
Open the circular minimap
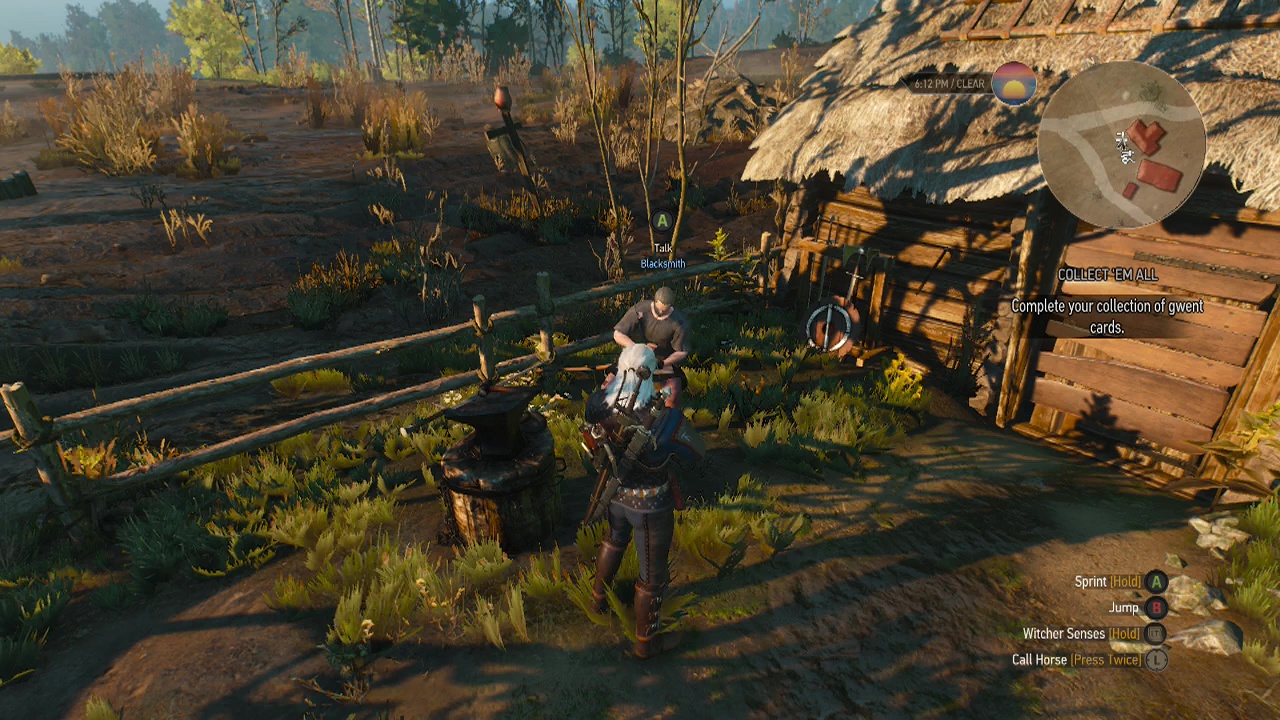pyautogui.click(x=1121, y=145)
